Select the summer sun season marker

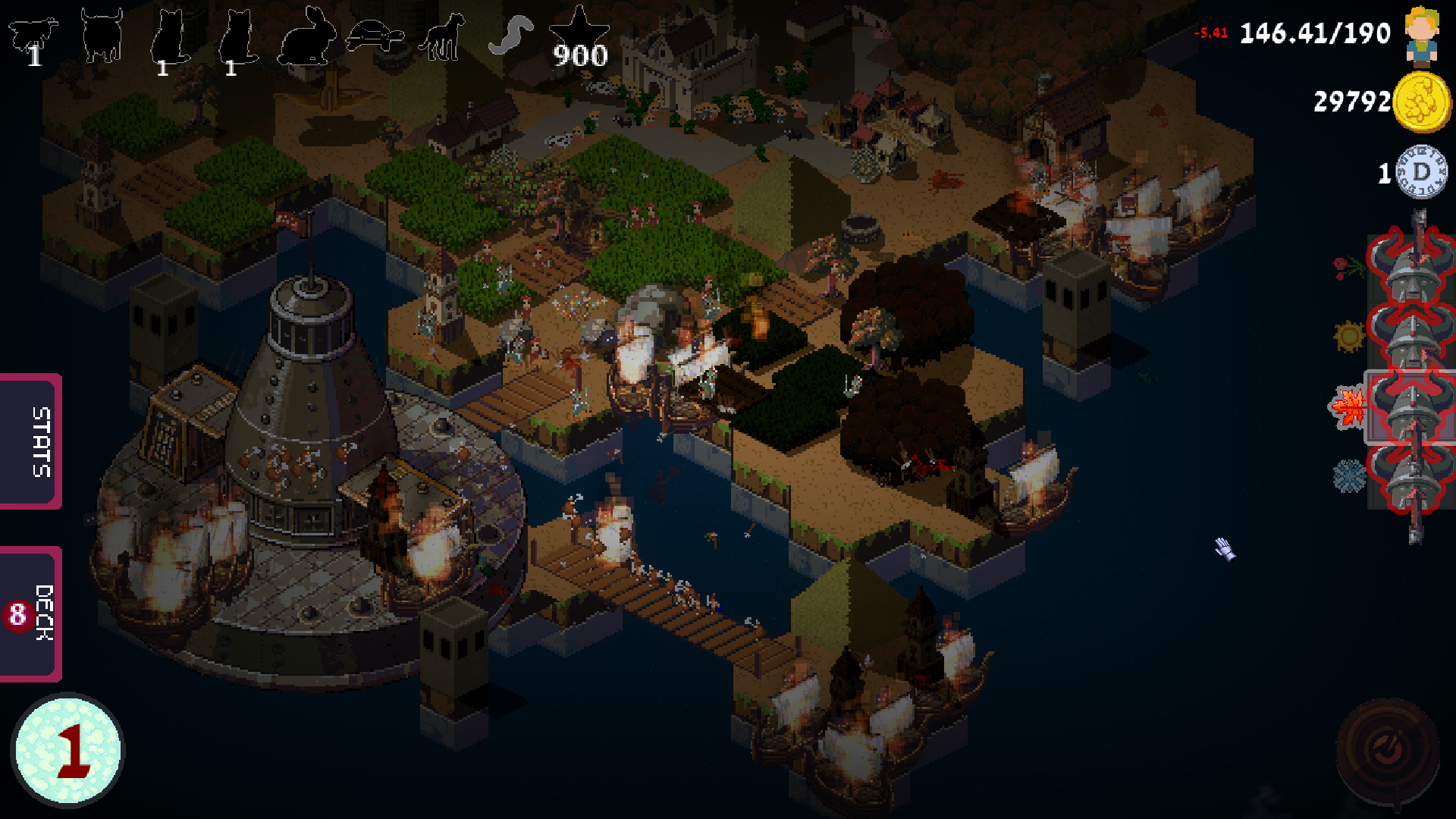tap(1349, 337)
